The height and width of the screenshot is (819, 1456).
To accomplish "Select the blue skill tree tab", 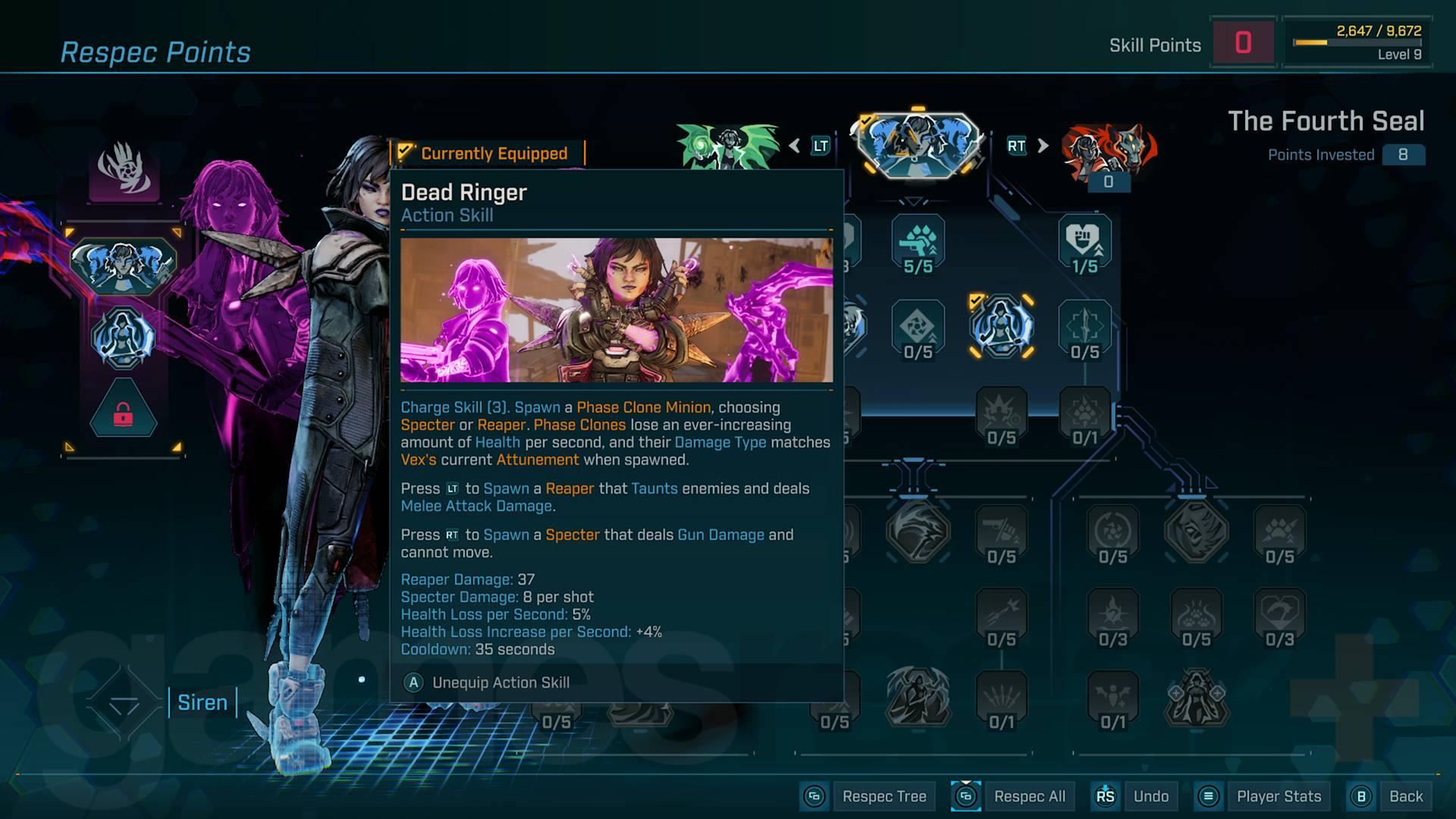I will click(918, 146).
